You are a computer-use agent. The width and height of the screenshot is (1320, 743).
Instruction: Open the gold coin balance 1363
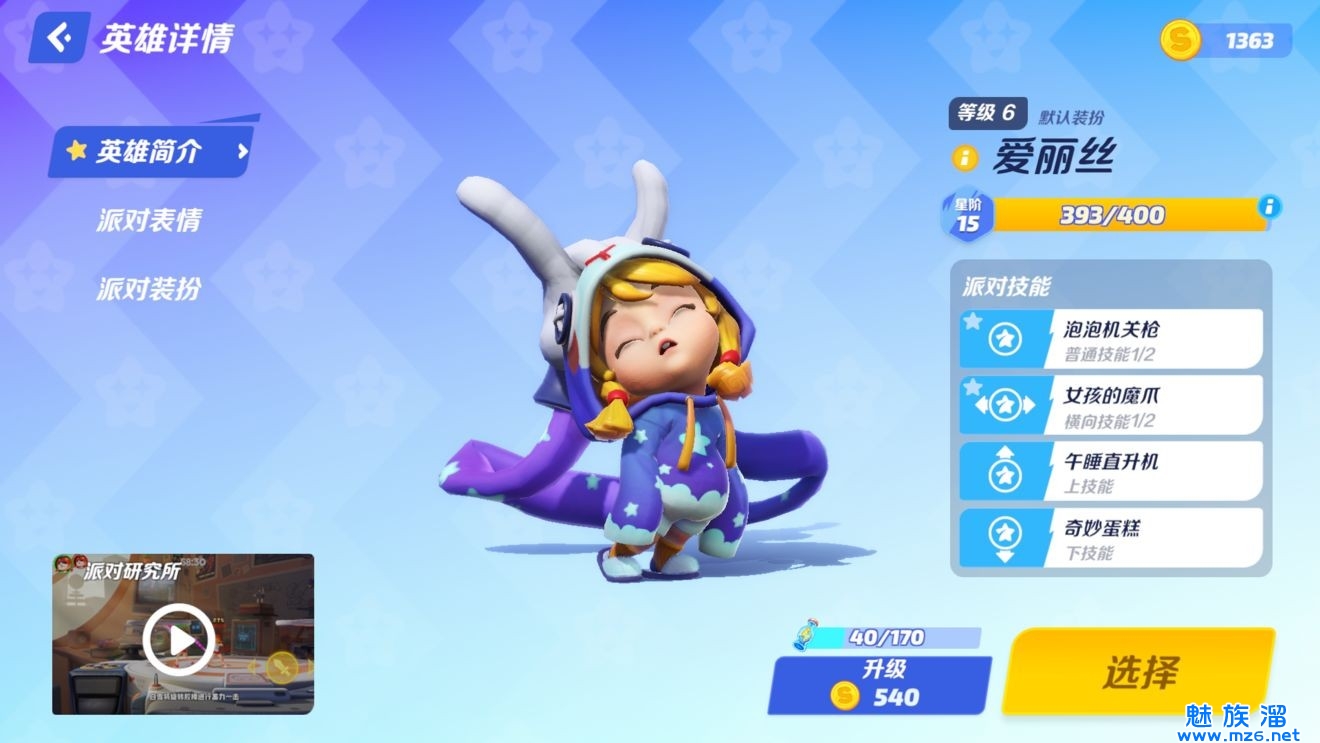click(x=1226, y=40)
